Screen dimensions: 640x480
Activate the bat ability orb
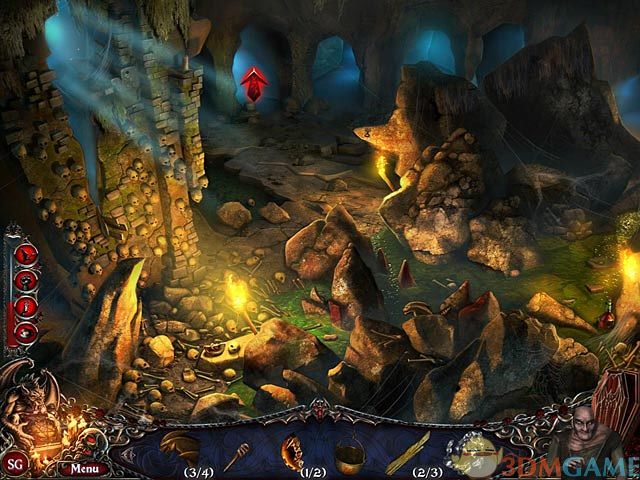coord(27,254)
